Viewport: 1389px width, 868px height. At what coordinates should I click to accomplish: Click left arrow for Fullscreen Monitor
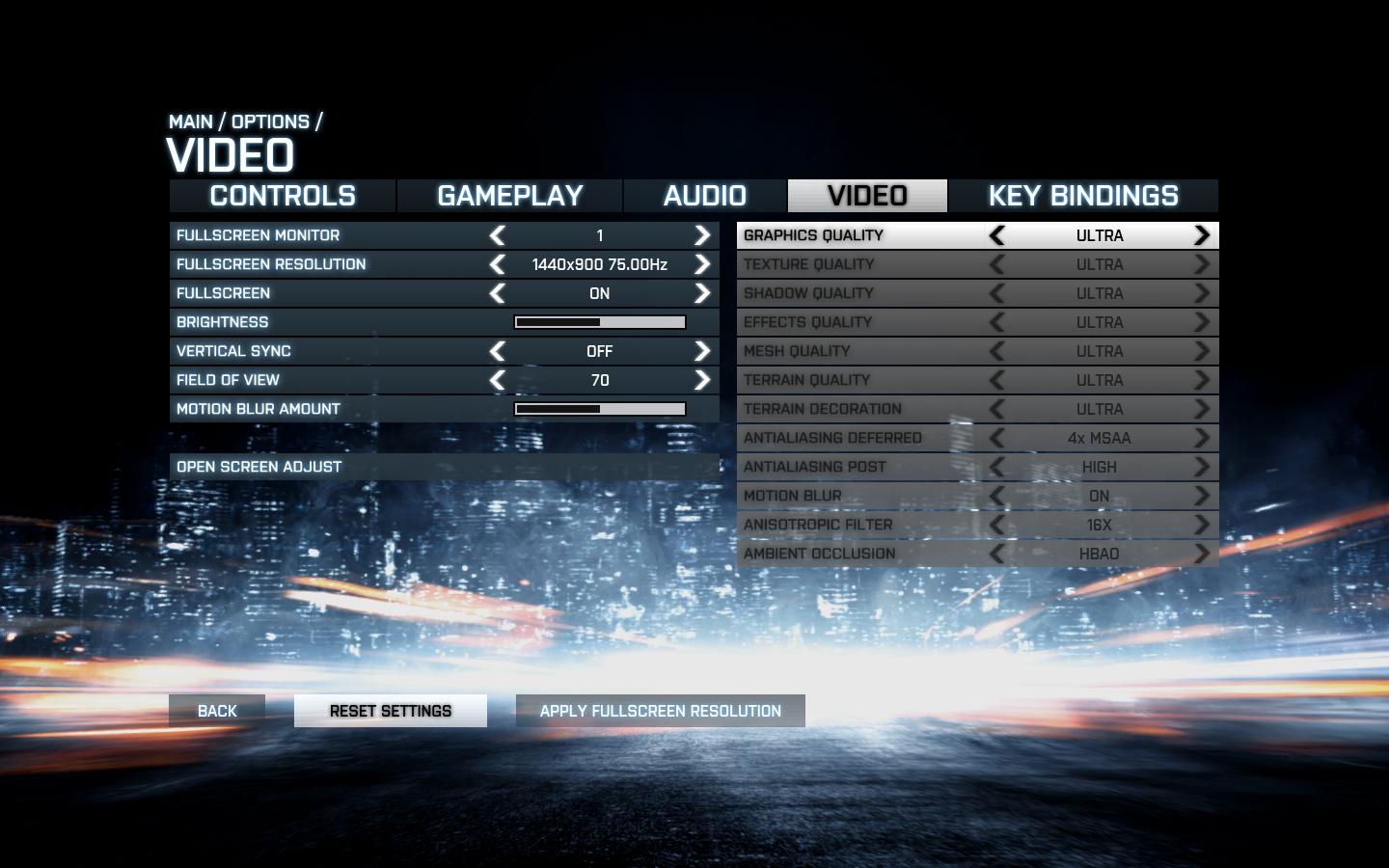coord(498,235)
